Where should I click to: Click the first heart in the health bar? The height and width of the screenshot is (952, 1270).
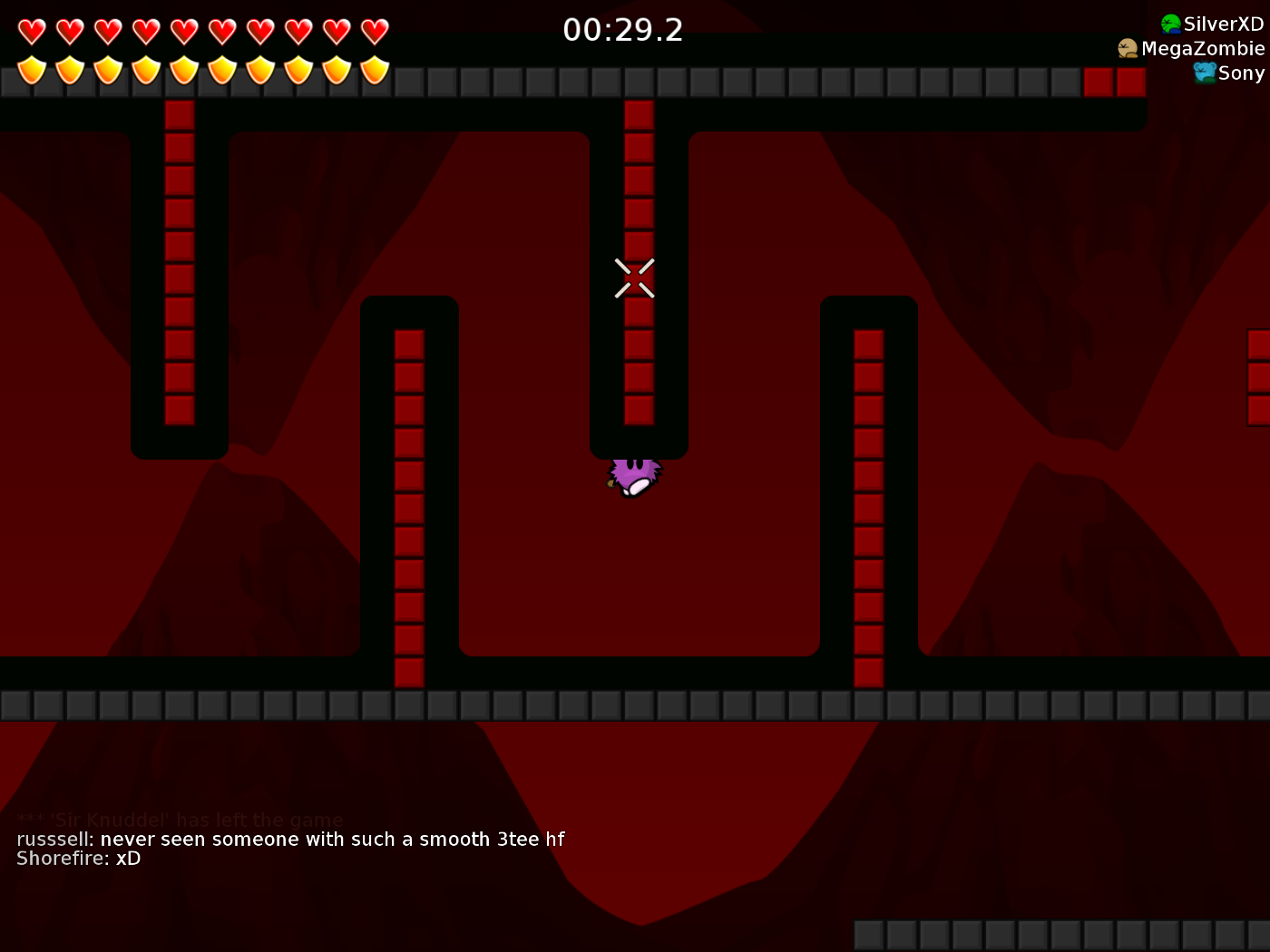31,30
